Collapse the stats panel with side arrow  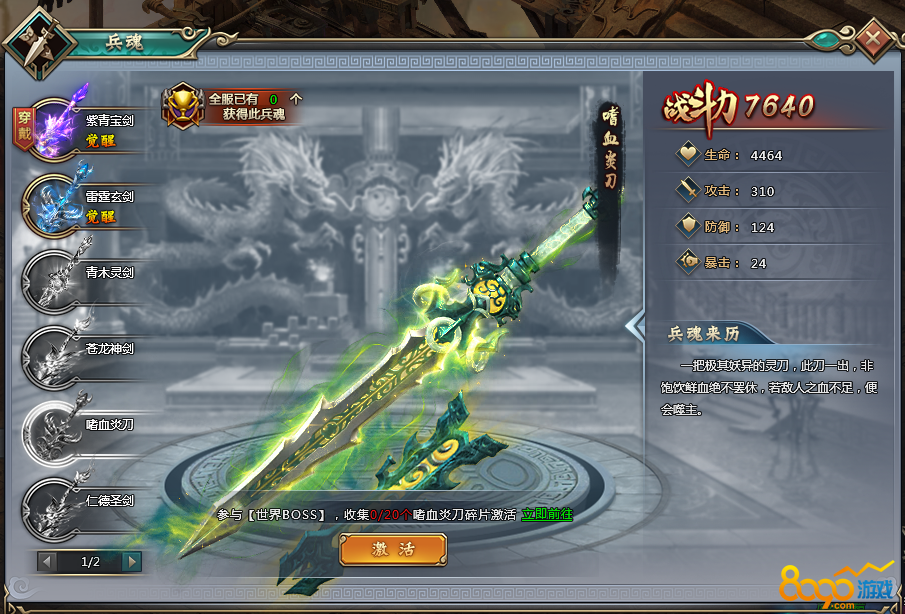click(633, 326)
